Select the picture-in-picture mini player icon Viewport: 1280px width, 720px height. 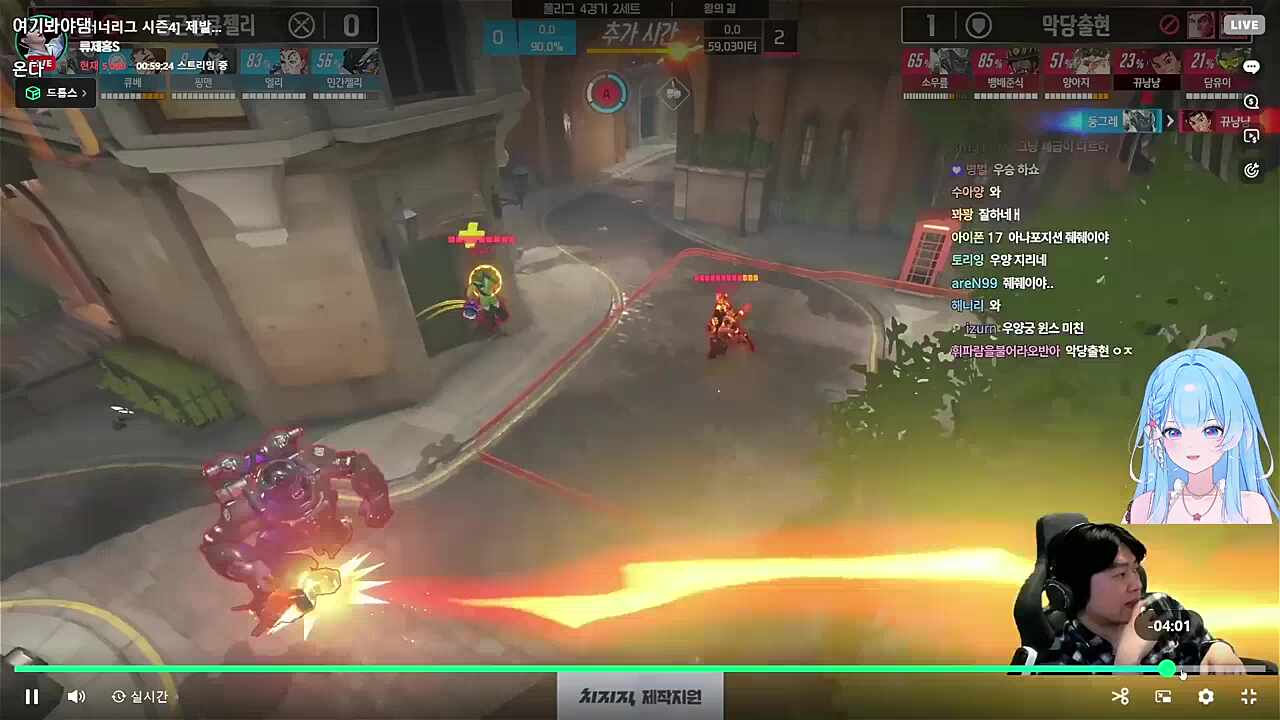pos(1163,696)
